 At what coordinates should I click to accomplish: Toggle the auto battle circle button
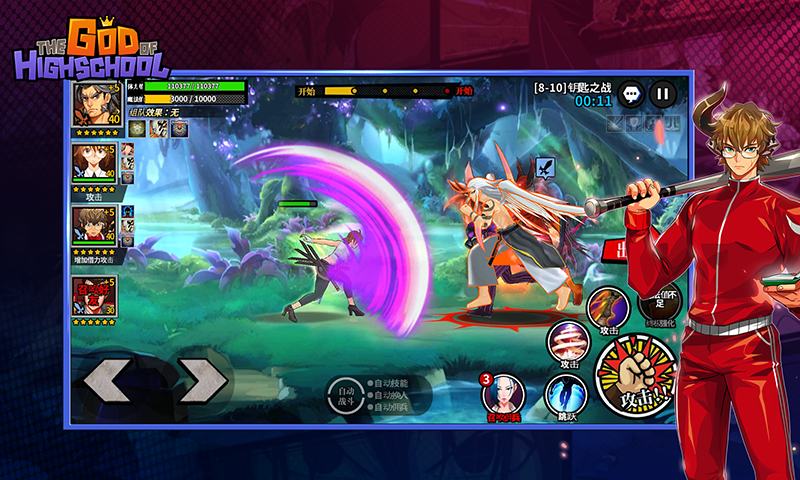coord(345,396)
